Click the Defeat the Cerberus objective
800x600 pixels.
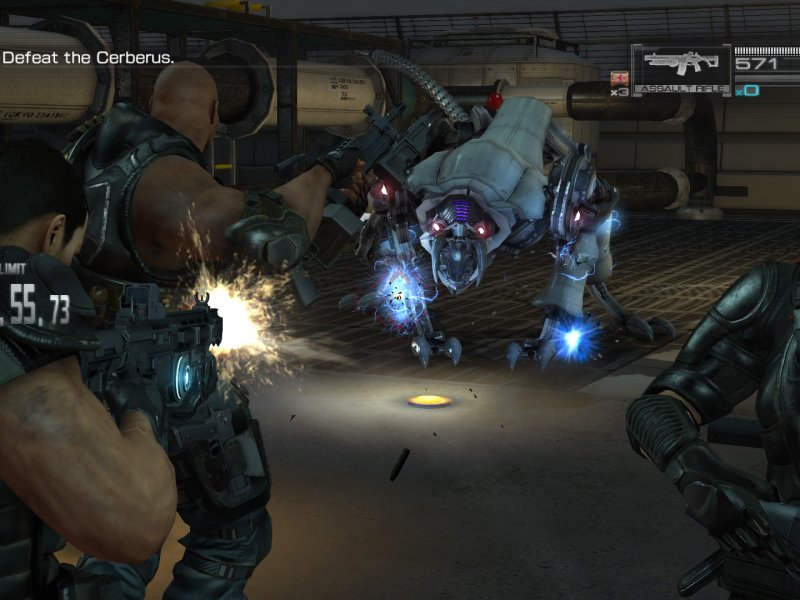point(88,58)
